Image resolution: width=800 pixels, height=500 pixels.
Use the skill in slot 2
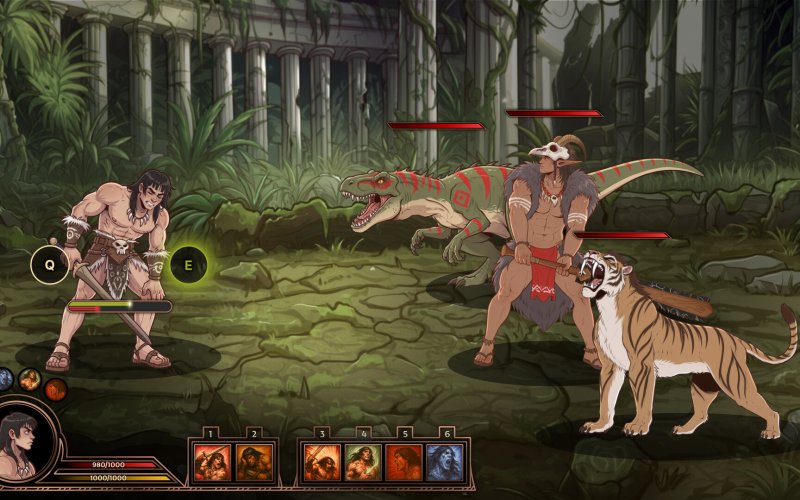click(x=254, y=463)
